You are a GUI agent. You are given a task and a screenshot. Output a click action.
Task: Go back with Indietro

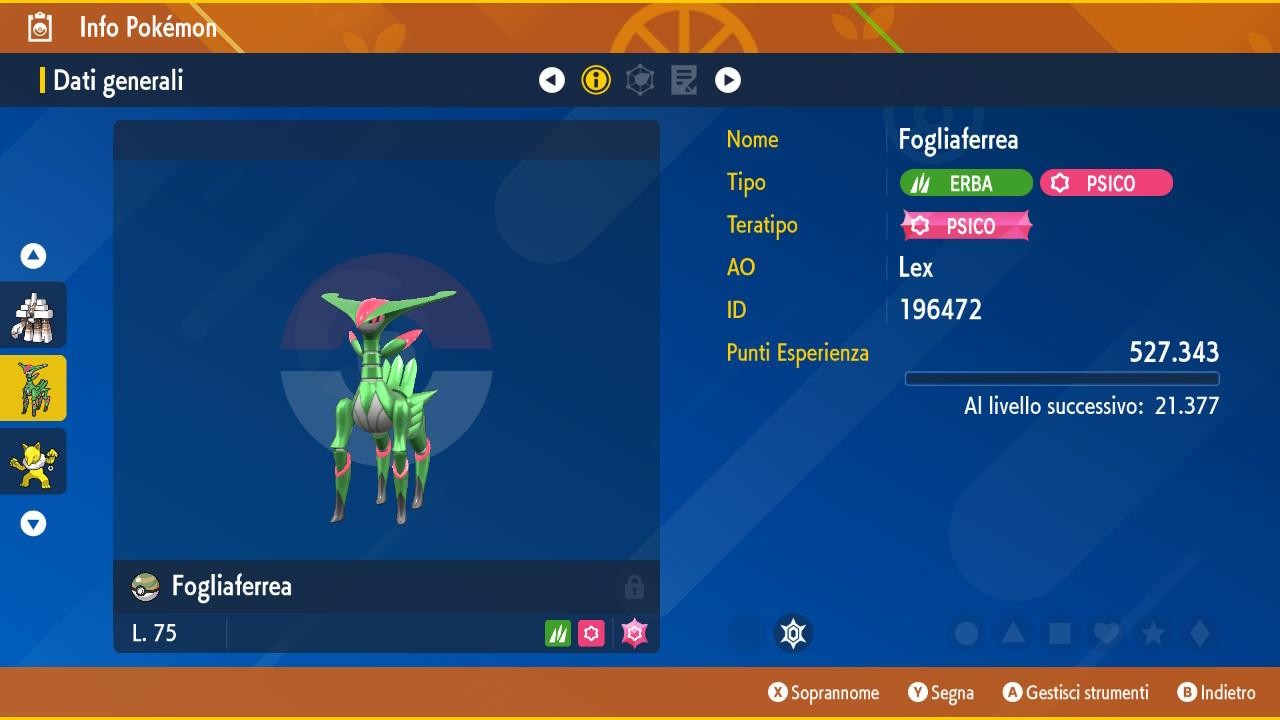(1217, 693)
